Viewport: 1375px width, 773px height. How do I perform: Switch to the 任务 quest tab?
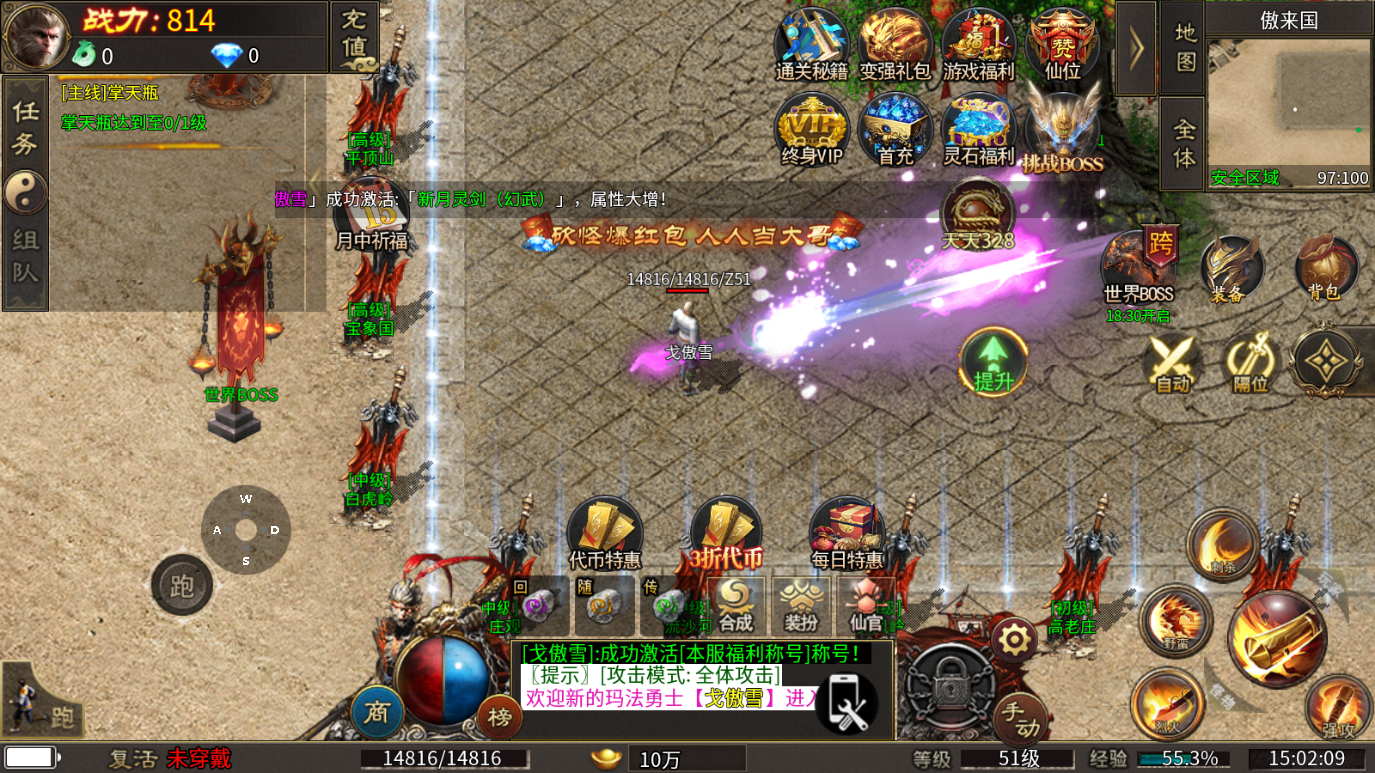pos(25,128)
